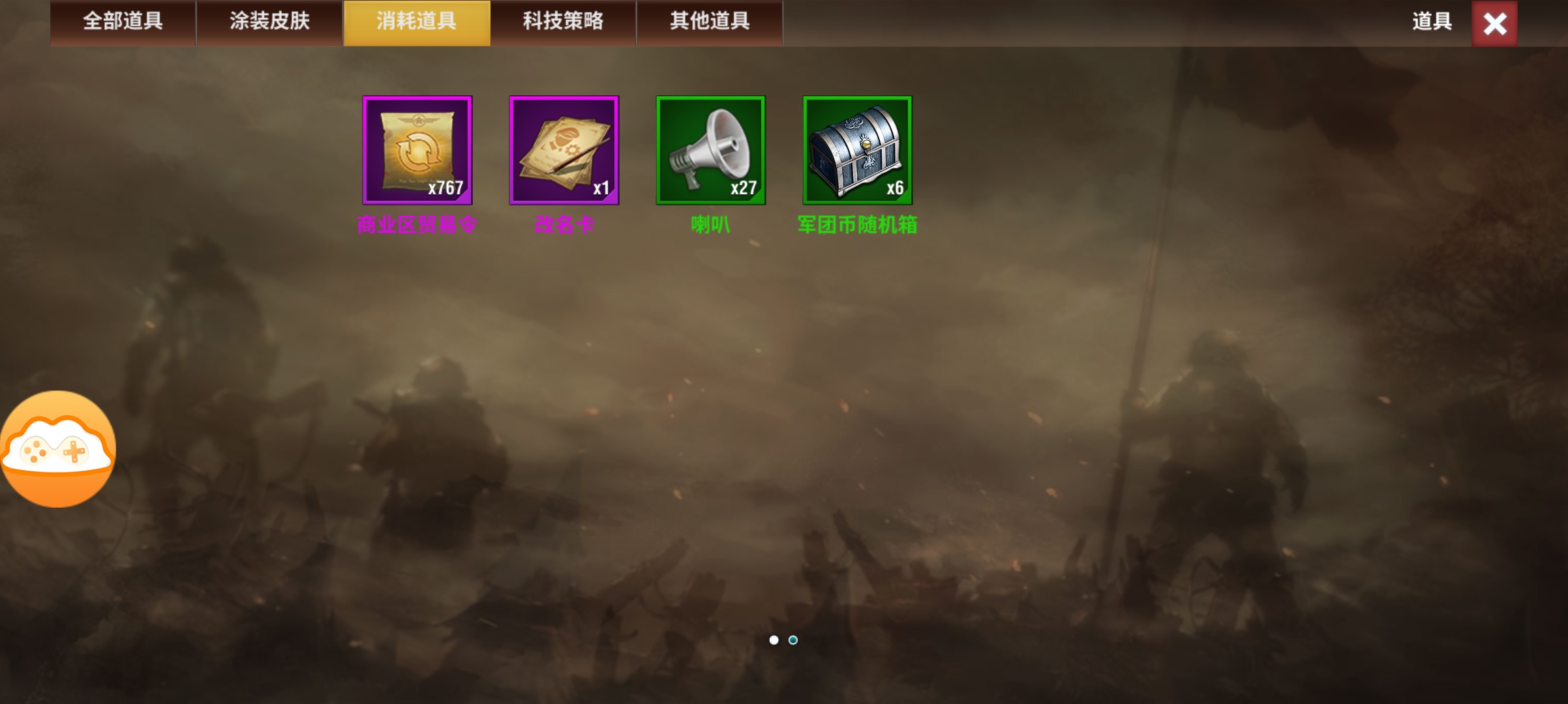Open the 军团币随机箱 treasure chest icon
Screen dimensions: 1568x704
tap(857, 150)
